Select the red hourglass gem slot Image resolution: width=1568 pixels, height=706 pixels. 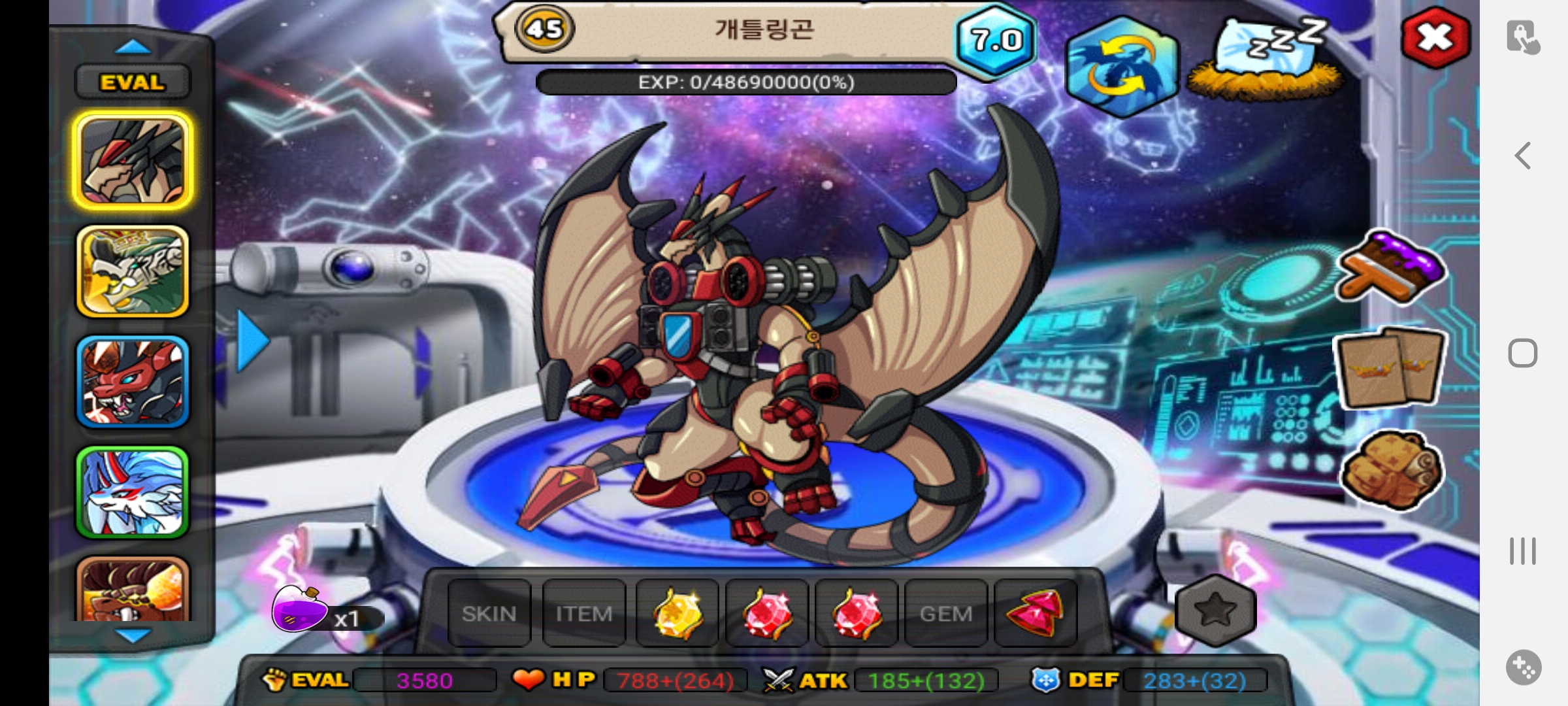(1036, 613)
